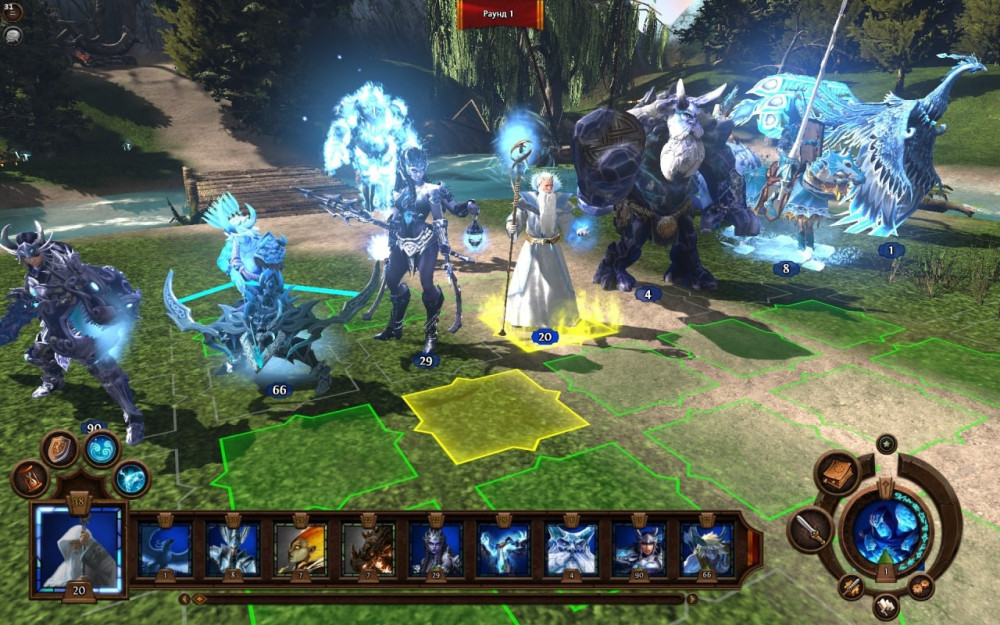Open combat options with the gears icon
Viewport: 1000px width, 625px height.
[x=922, y=587]
